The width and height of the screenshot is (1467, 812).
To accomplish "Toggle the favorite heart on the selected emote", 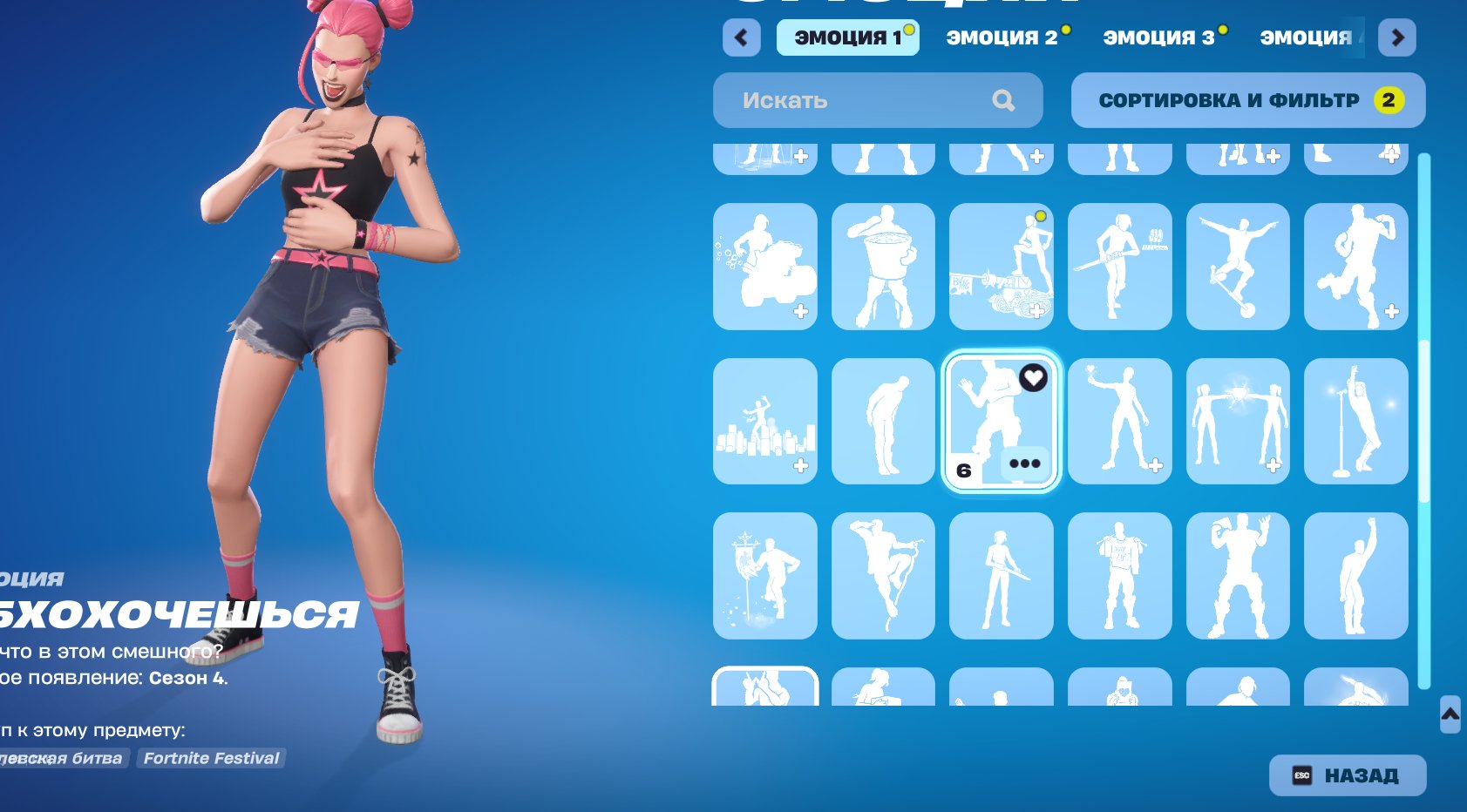I will point(1032,379).
